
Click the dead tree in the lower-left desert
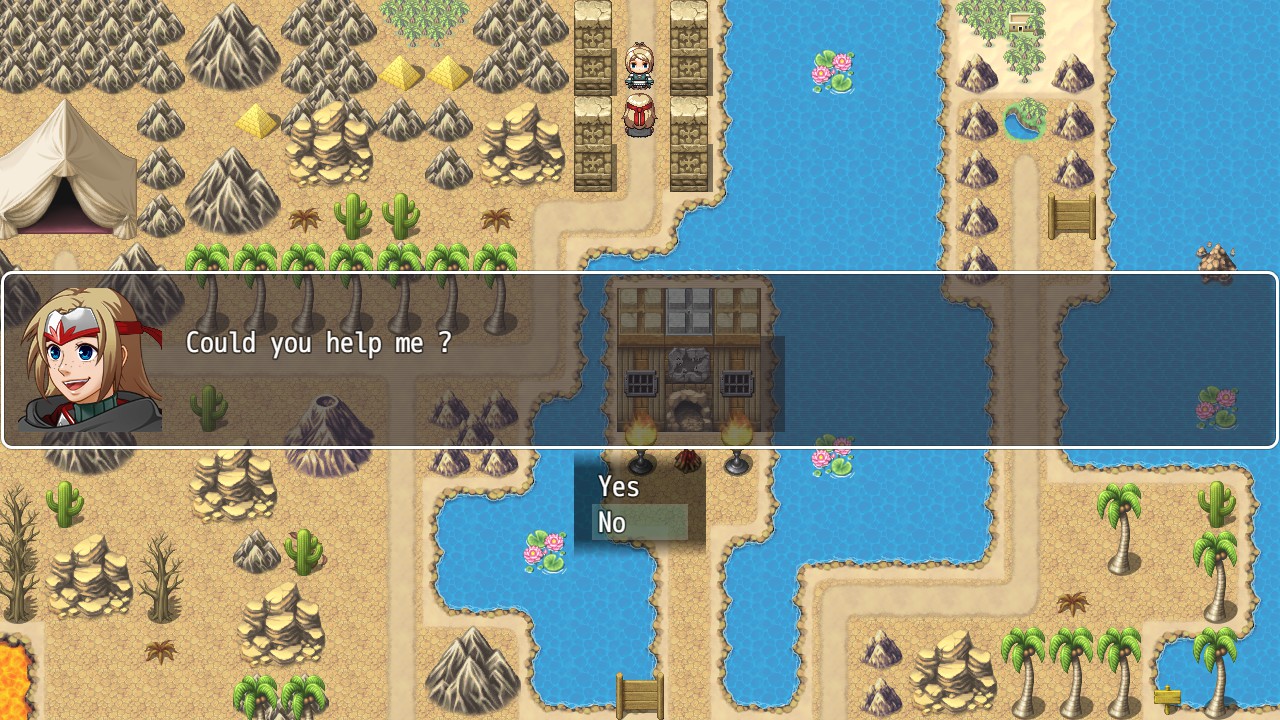click(160, 580)
